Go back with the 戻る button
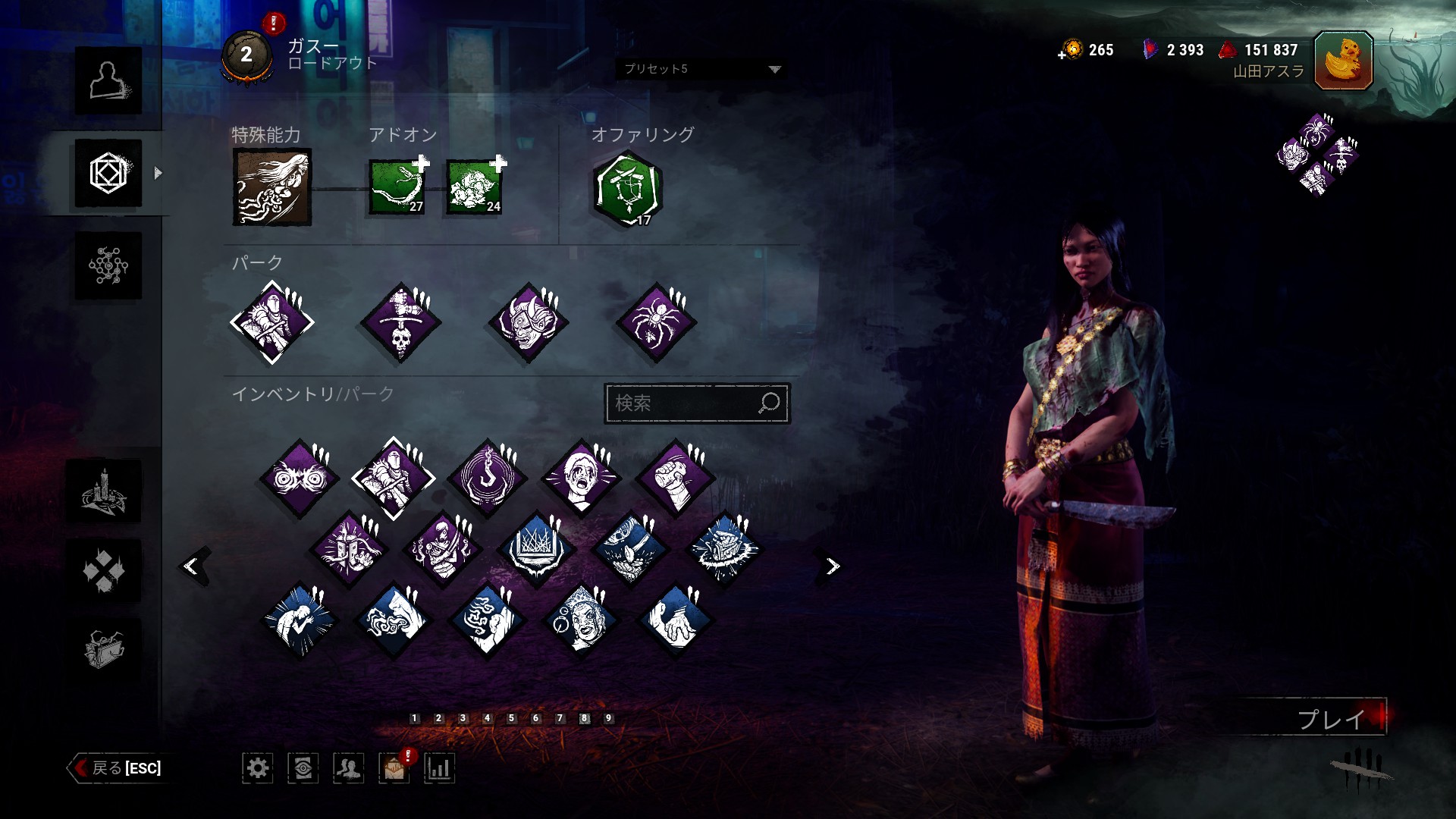This screenshot has width=1456, height=819. pyautogui.click(x=117, y=768)
